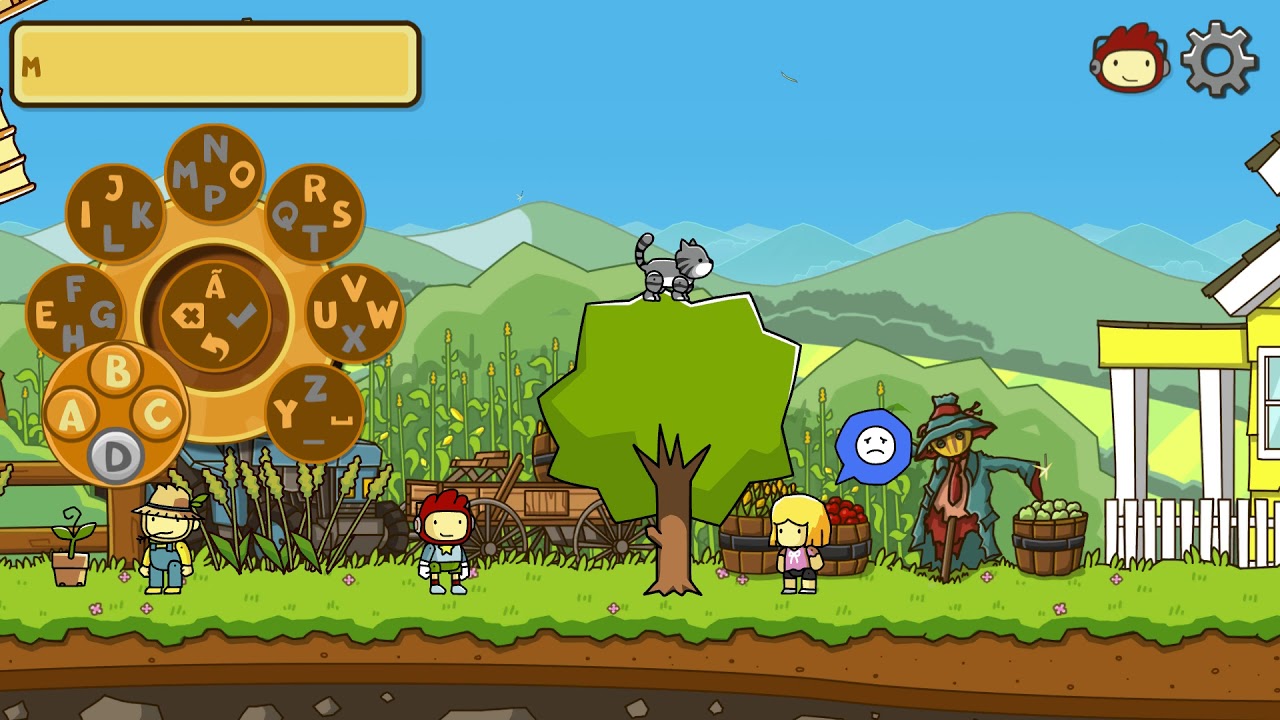Select the letter C key

coord(158,412)
